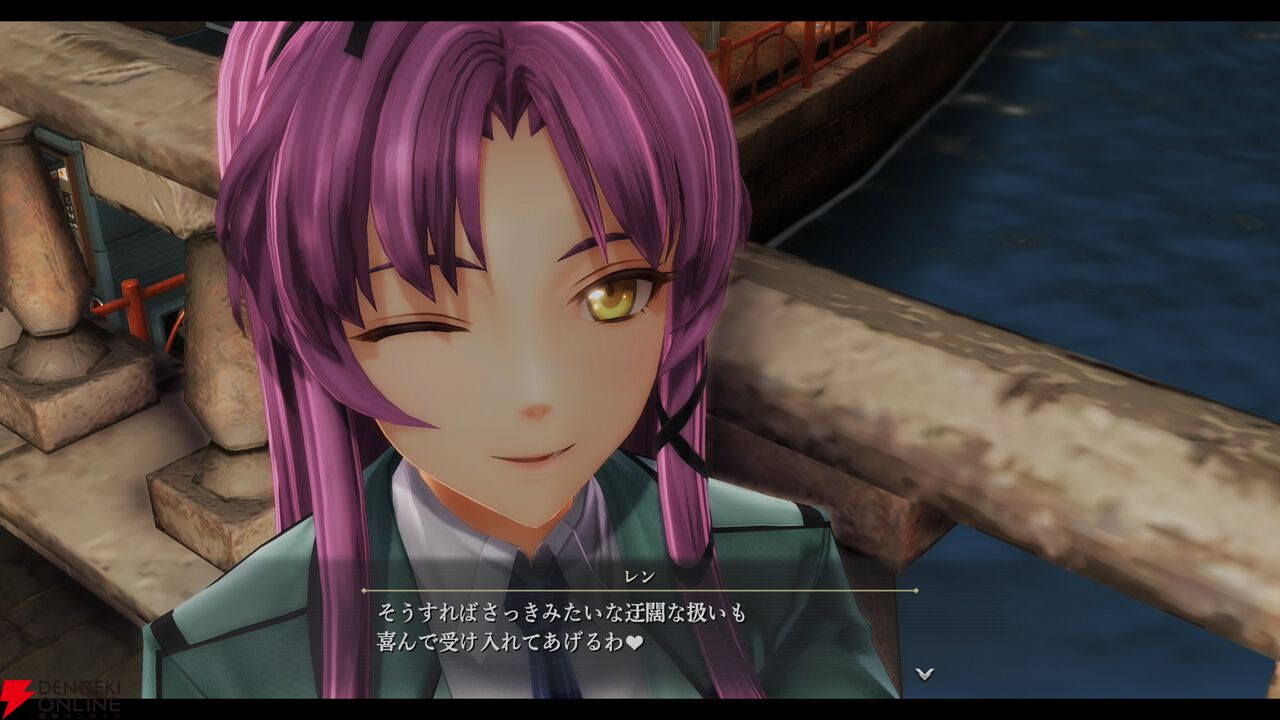Click the semi-transparent dialogue text box

point(640,630)
